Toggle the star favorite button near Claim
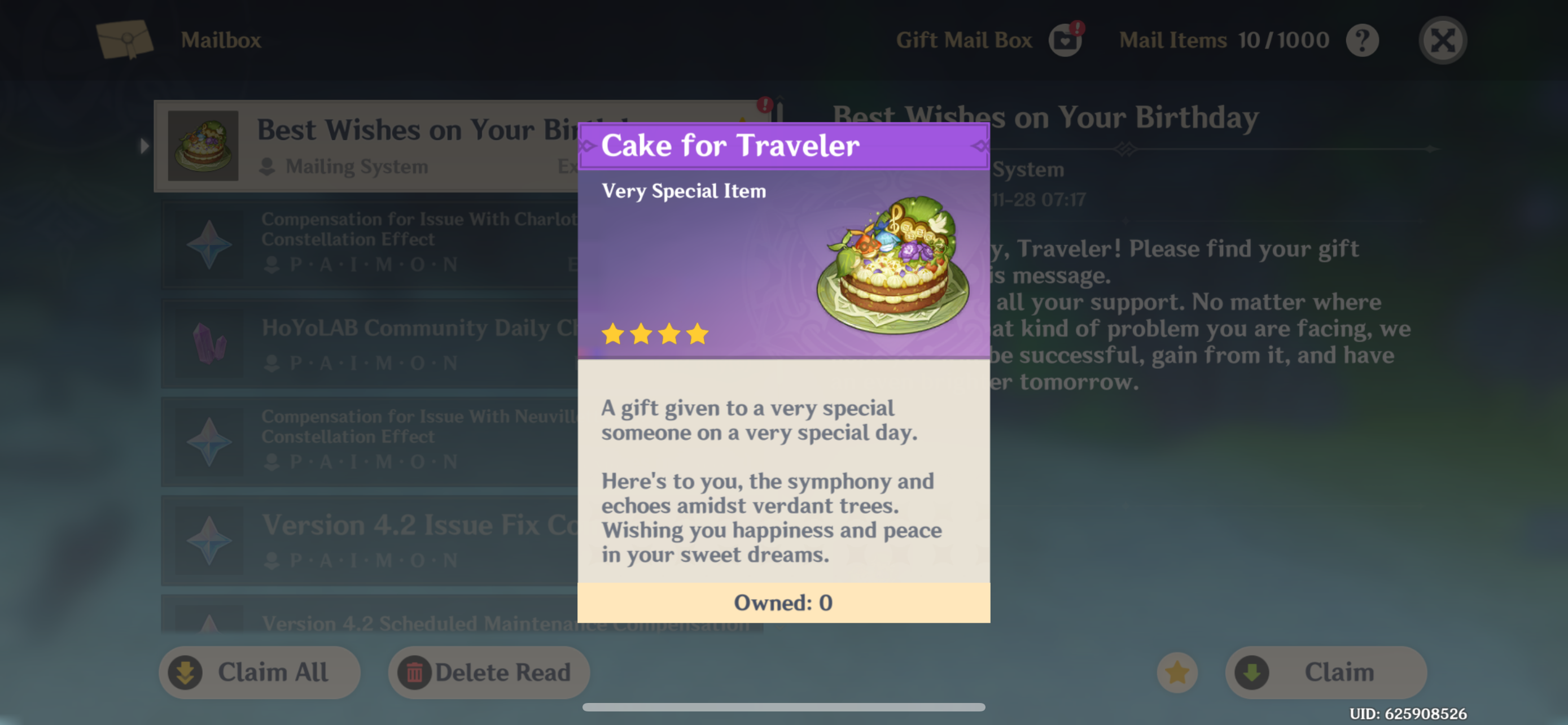Screen dimensions: 1568x725 [x=1177, y=672]
